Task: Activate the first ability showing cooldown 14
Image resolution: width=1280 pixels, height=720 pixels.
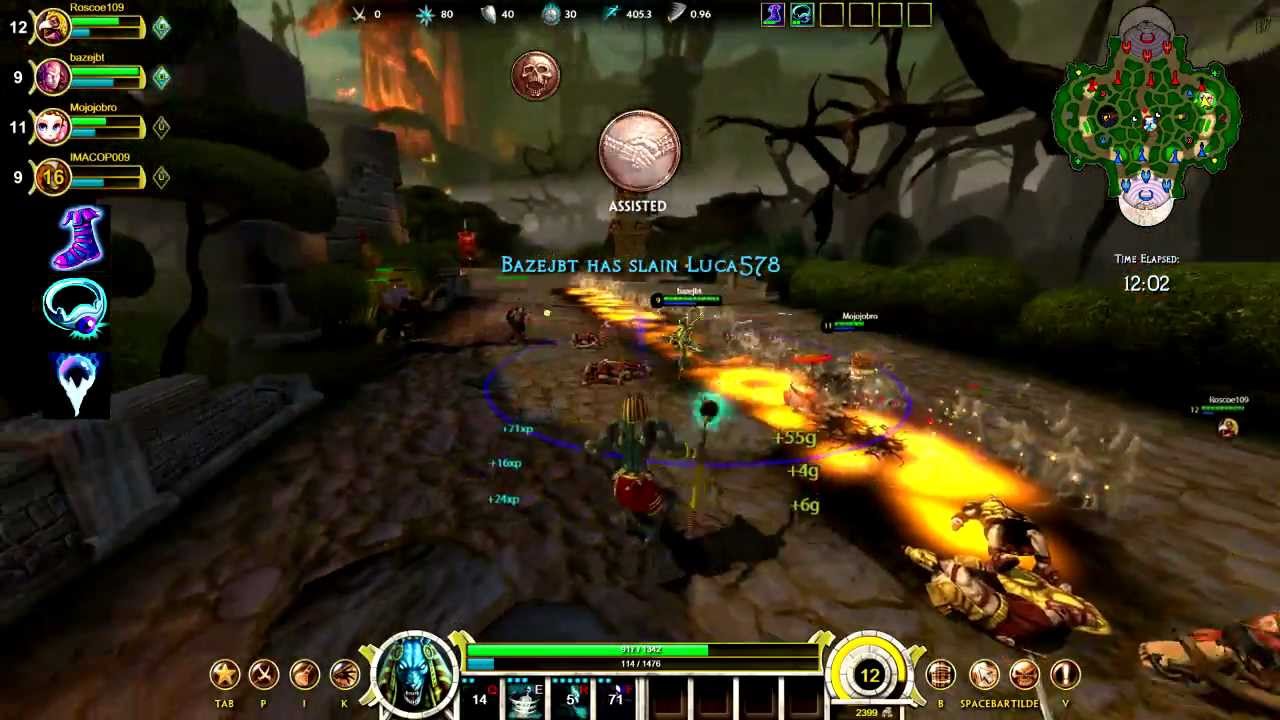Action: point(480,699)
